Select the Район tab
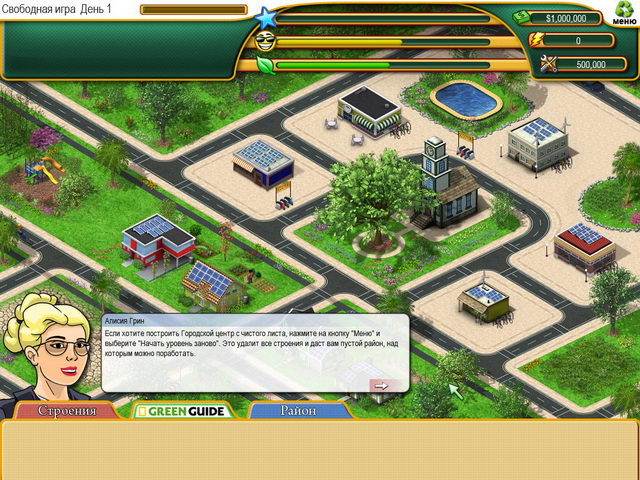This screenshot has width=640, height=480. pyautogui.click(x=298, y=411)
